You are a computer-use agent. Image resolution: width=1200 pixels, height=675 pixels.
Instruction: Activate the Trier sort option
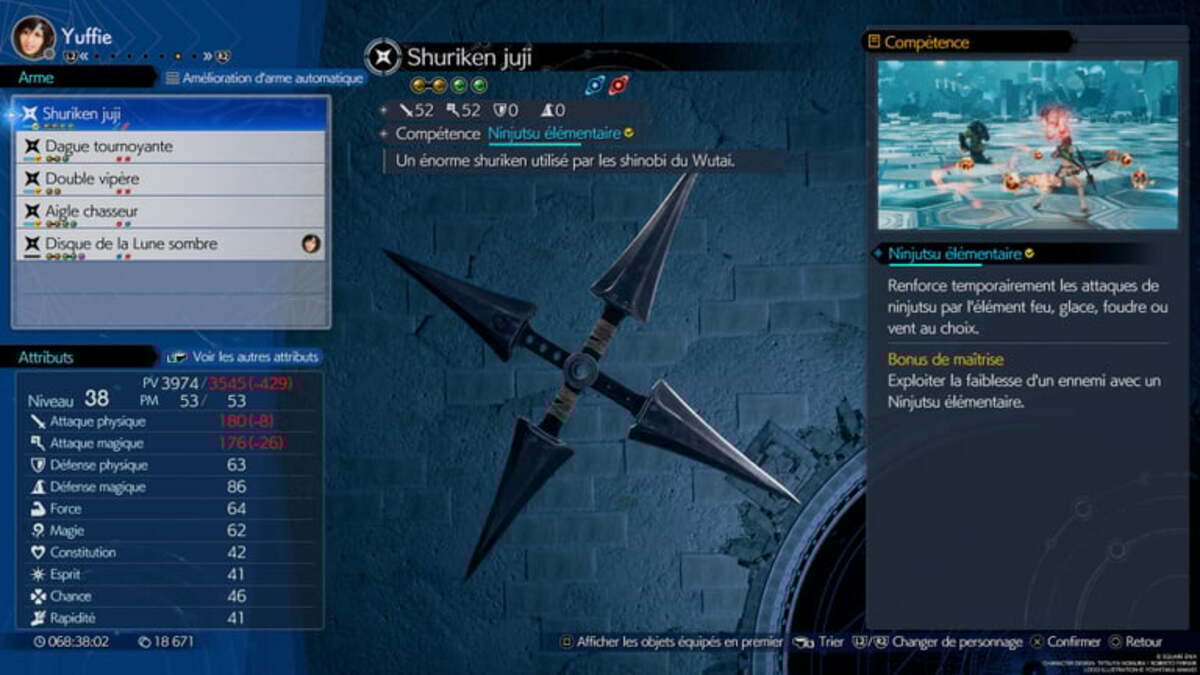click(820, 642)
